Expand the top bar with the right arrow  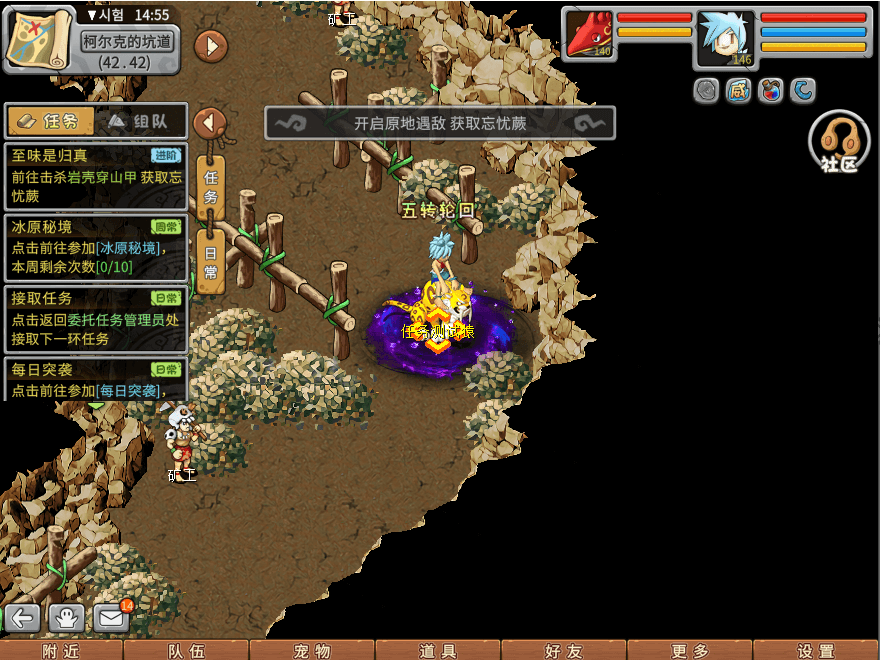(x=210, y=45)
